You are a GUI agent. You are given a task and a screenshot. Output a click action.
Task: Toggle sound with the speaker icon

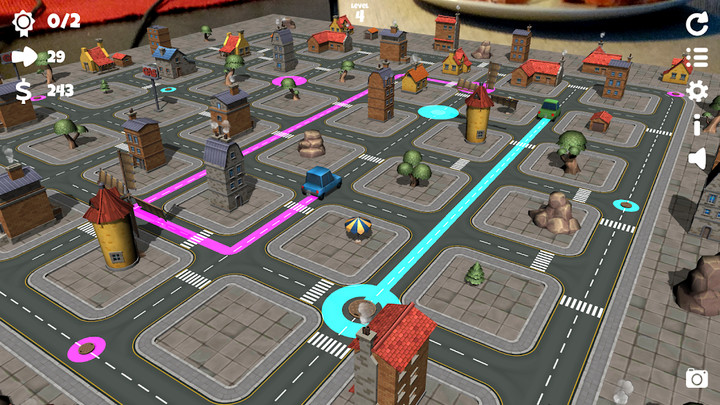click(x=697, y=159)
